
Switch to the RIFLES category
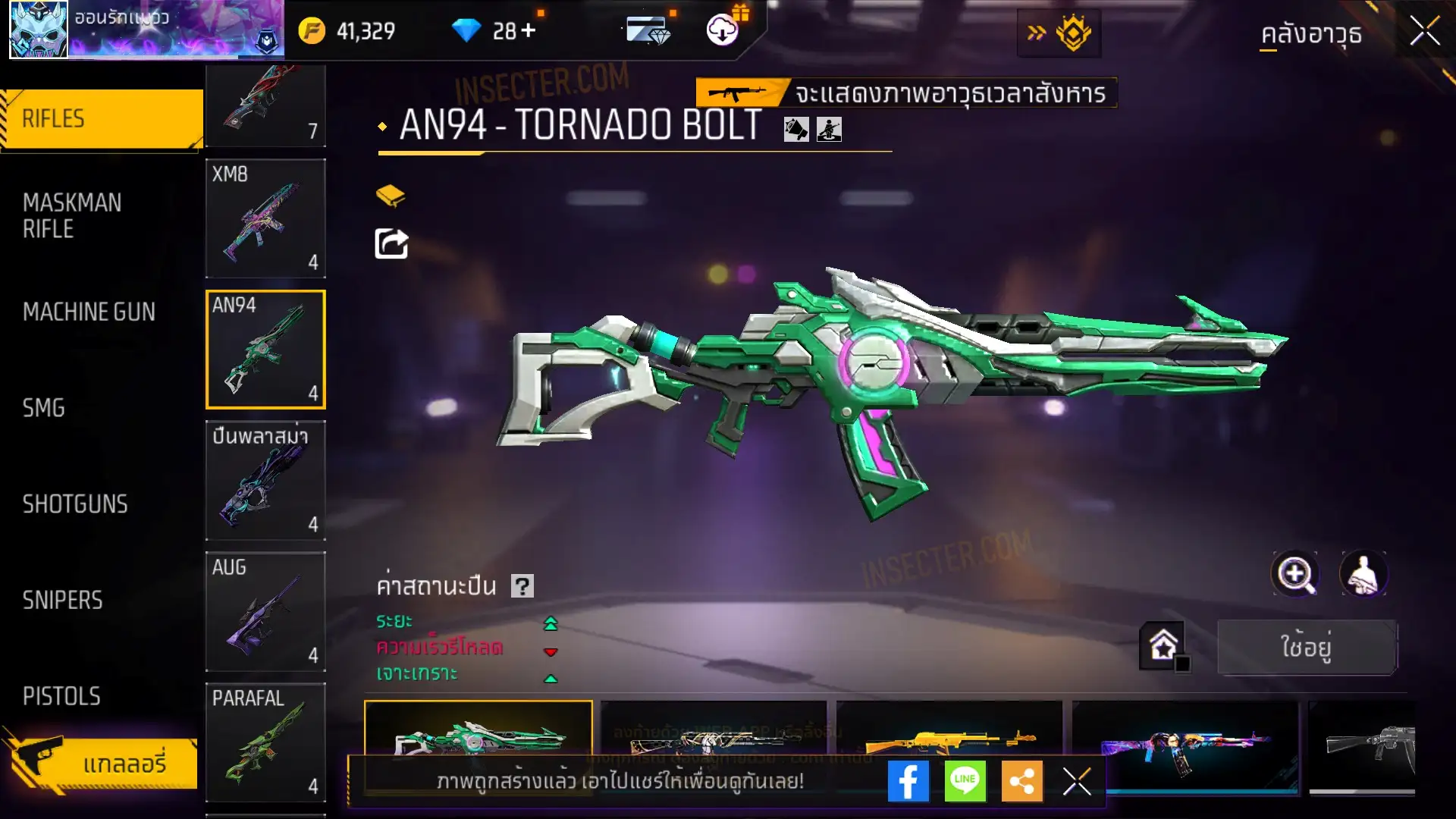click(x=102, y=119)
